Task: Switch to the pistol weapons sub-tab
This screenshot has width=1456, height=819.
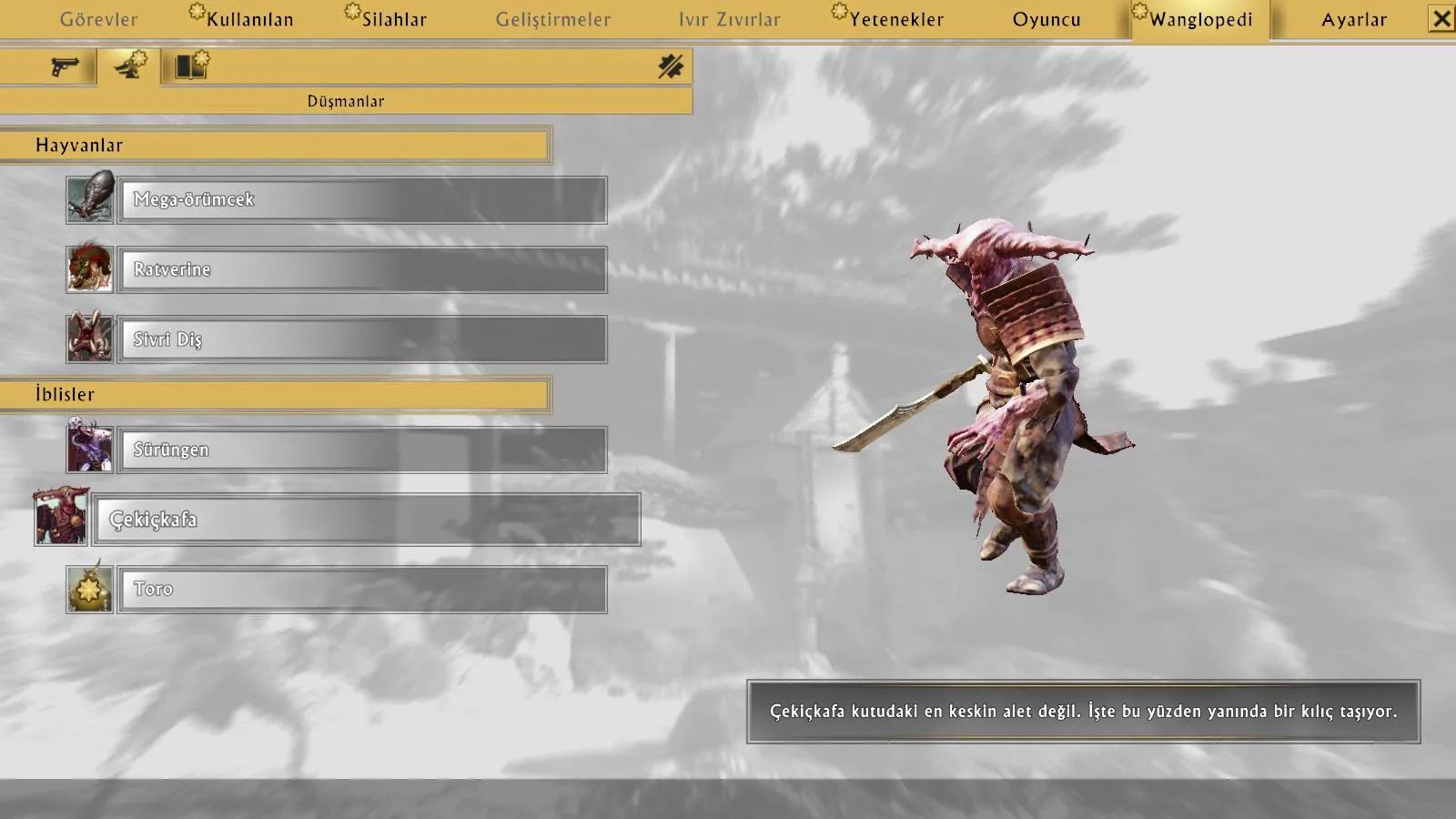Action: click(64, 66)
